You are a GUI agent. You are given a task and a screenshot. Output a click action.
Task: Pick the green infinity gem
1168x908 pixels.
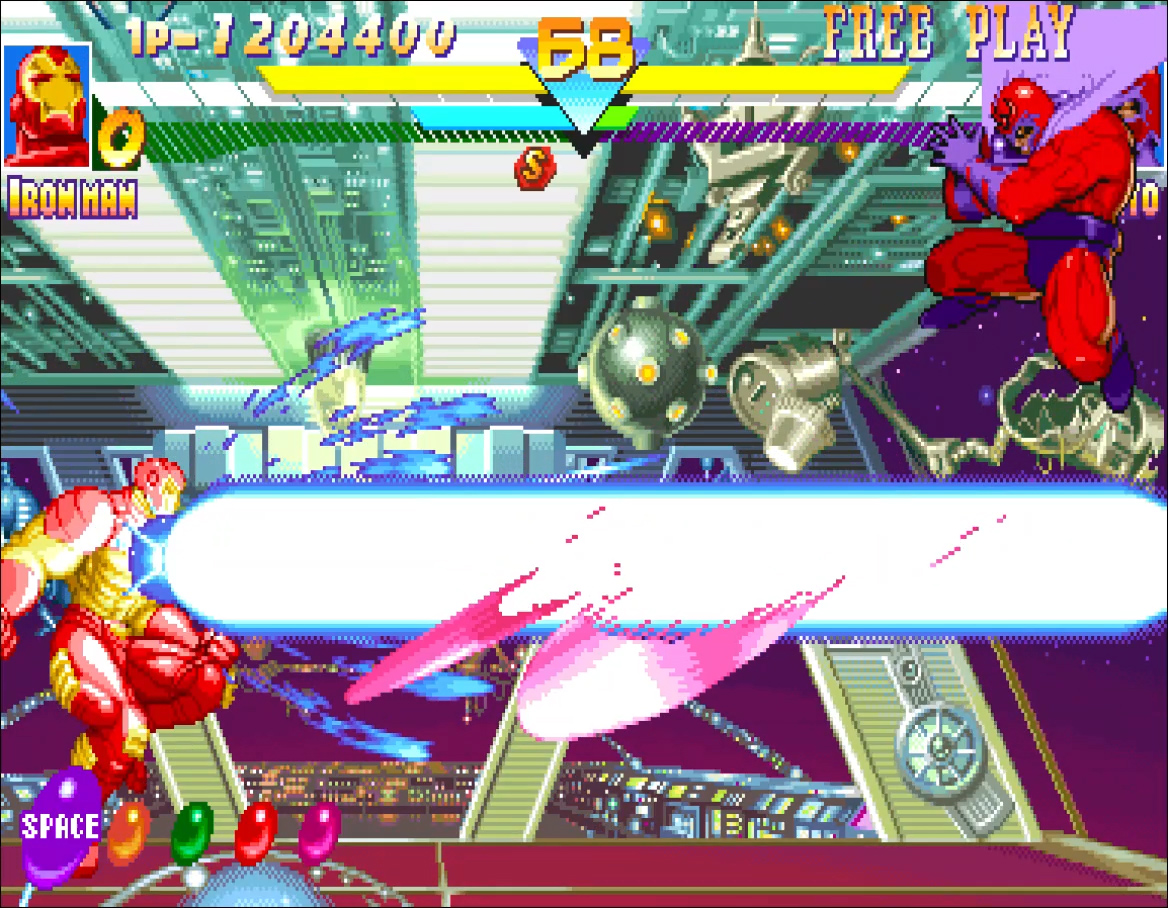[x=192, y=832]
